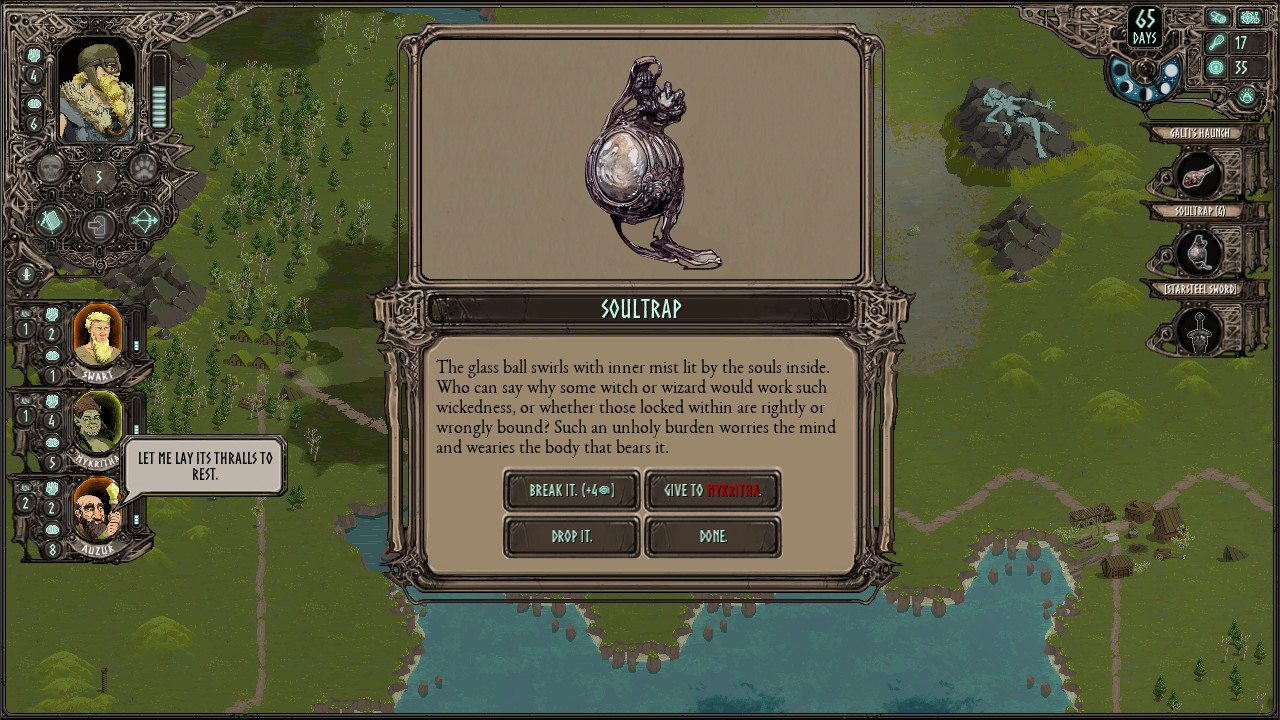Click the cog icon beside the bone tool
1280x720 pixels.
[x=1249, y=16]
